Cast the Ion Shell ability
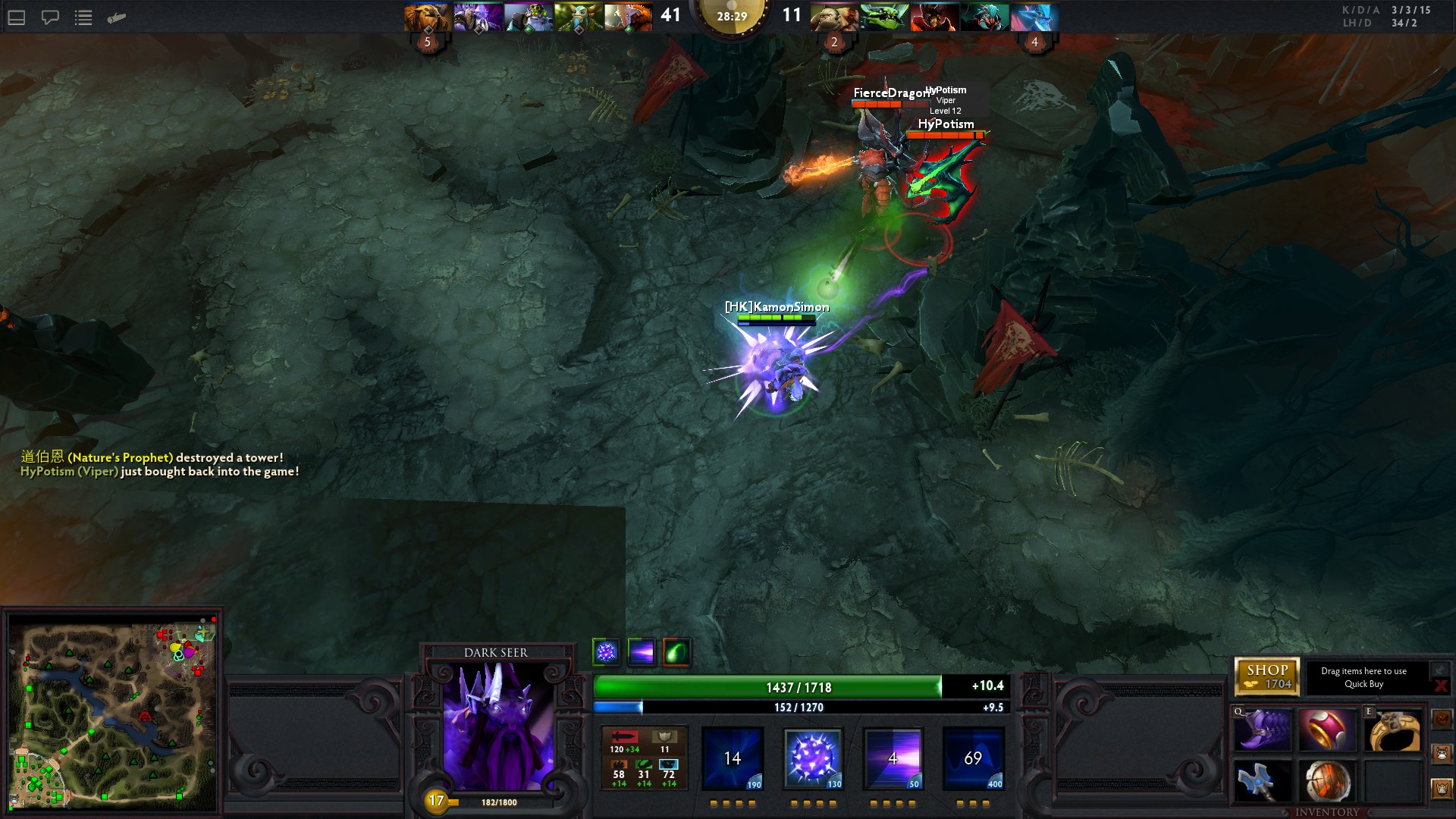 pos(812,758)
